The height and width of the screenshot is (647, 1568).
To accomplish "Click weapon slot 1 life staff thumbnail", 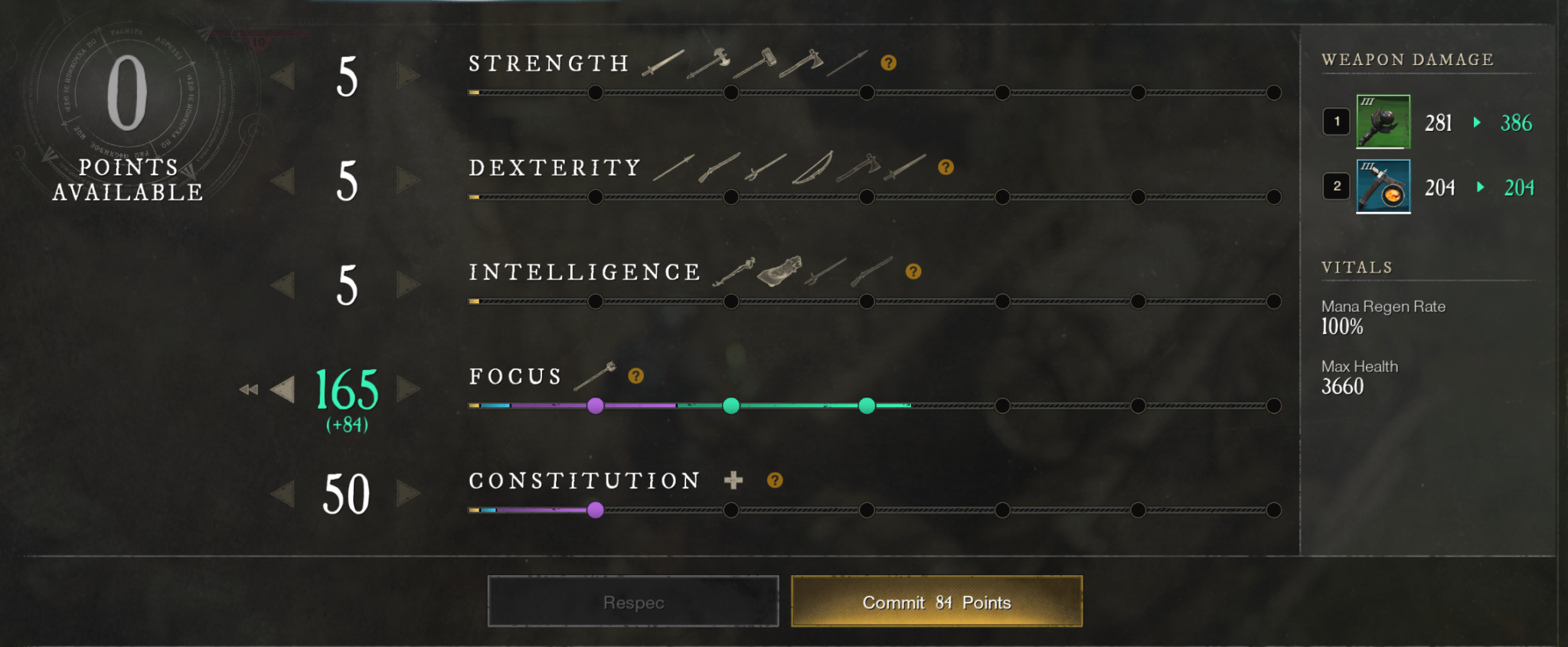I will [x=1382, y=123].
